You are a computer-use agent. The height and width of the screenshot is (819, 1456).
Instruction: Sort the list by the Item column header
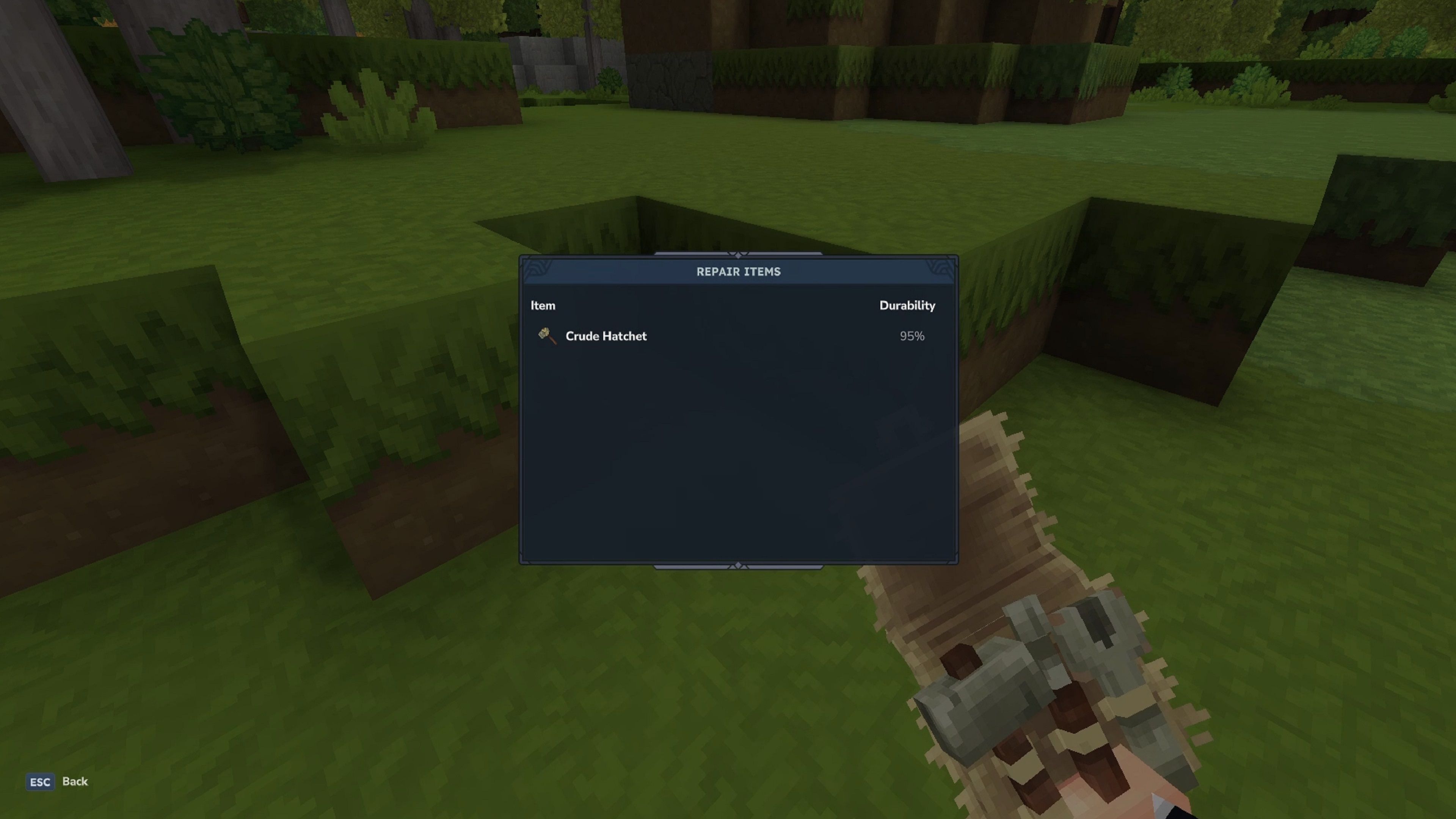(x=543, y=305)
